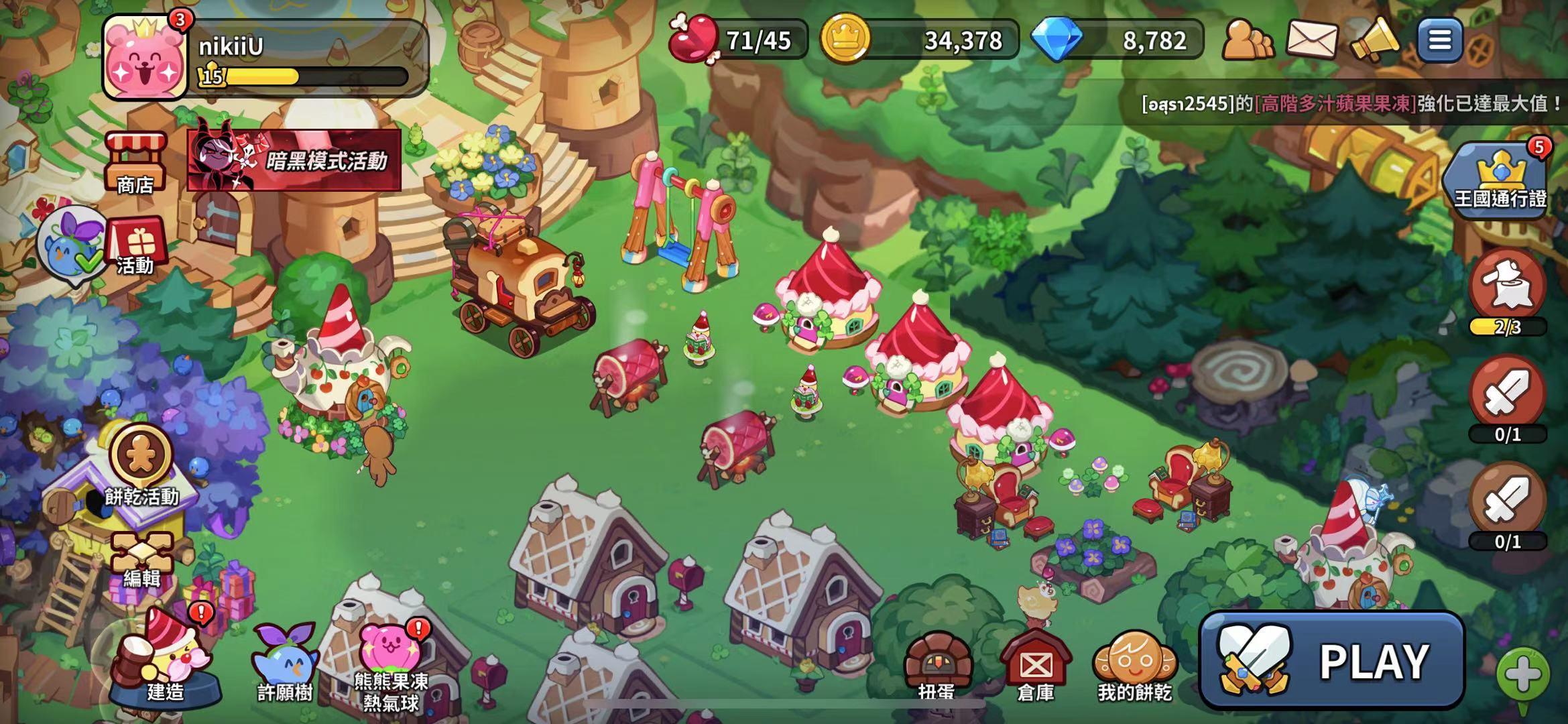Viewport: 1568px width, 724px height.
Task: Open the 商店 shop
Action: tap(135, 162)
